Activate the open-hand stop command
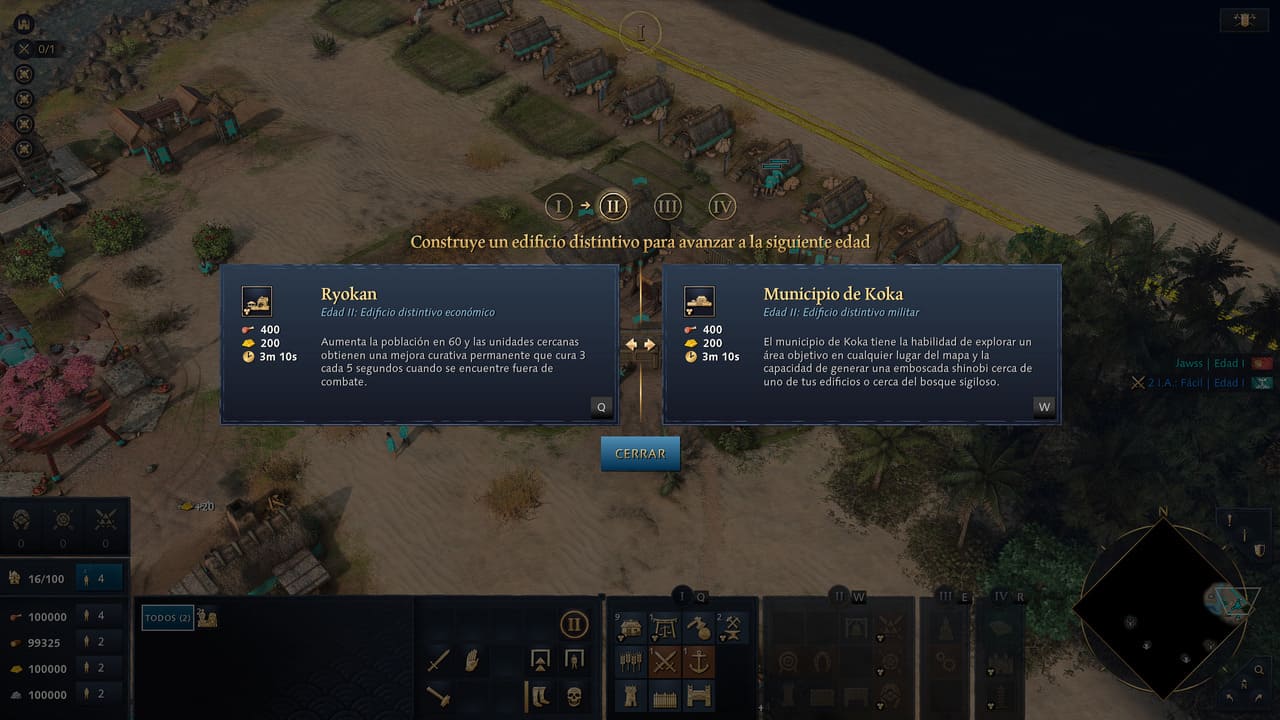 coord(471,661)
